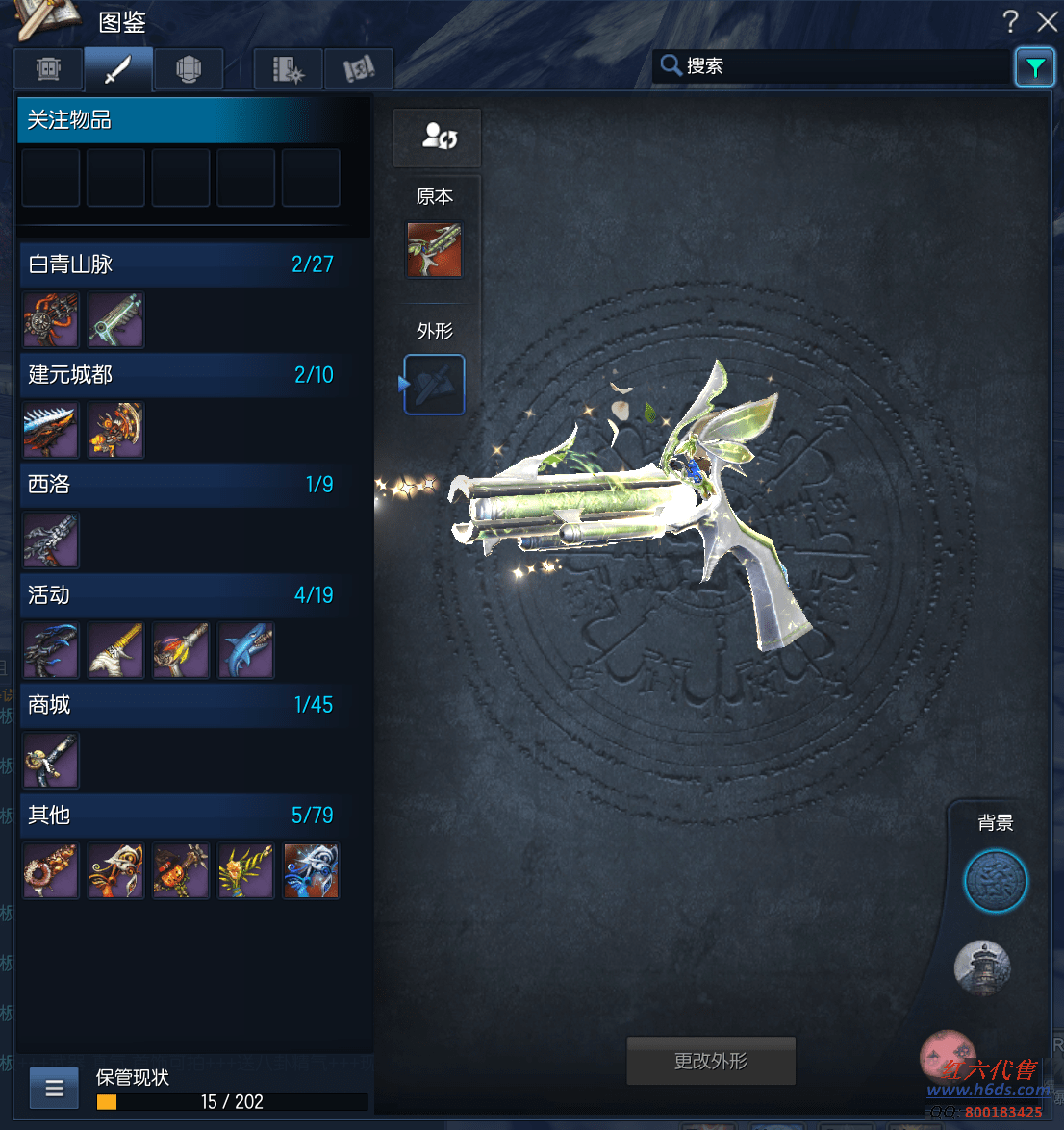Choose the spiked blue weapon in 建元城都
This screenshot has height=1130, width=1064.
(x=51, y=430)
